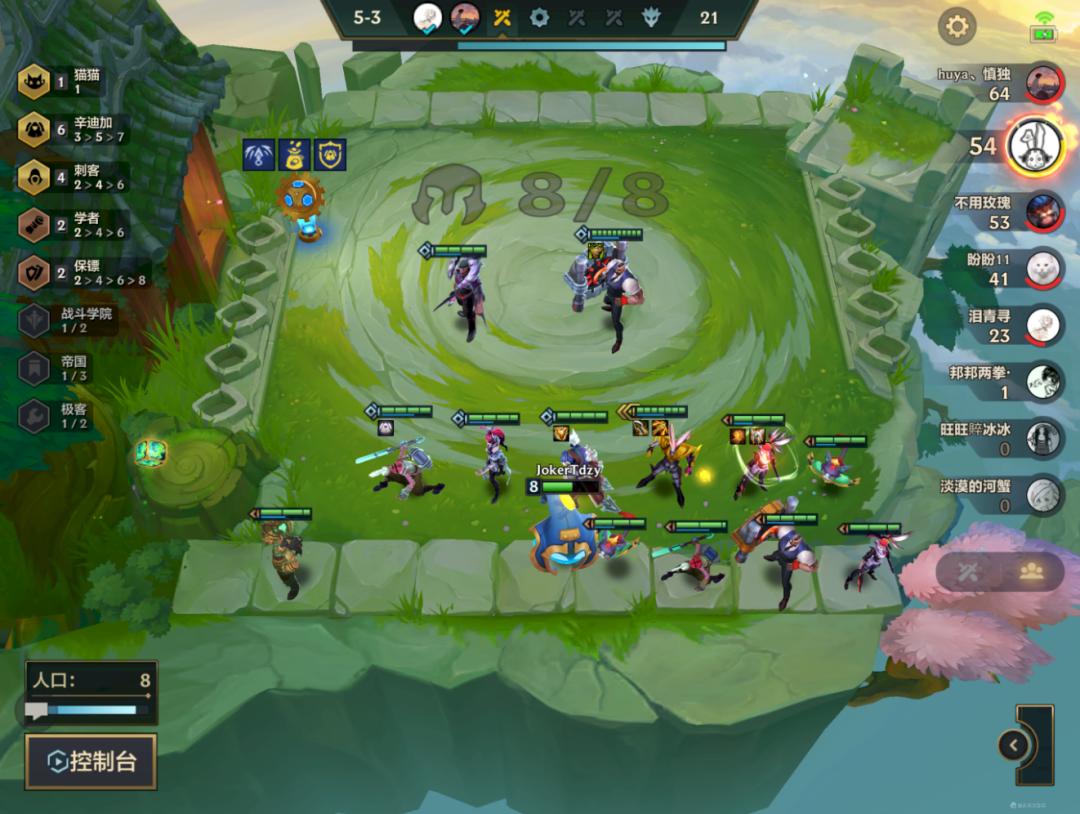Screen dimensions: 1080x814
Task: Open the settings gear menu
Action: coord(957,26)
